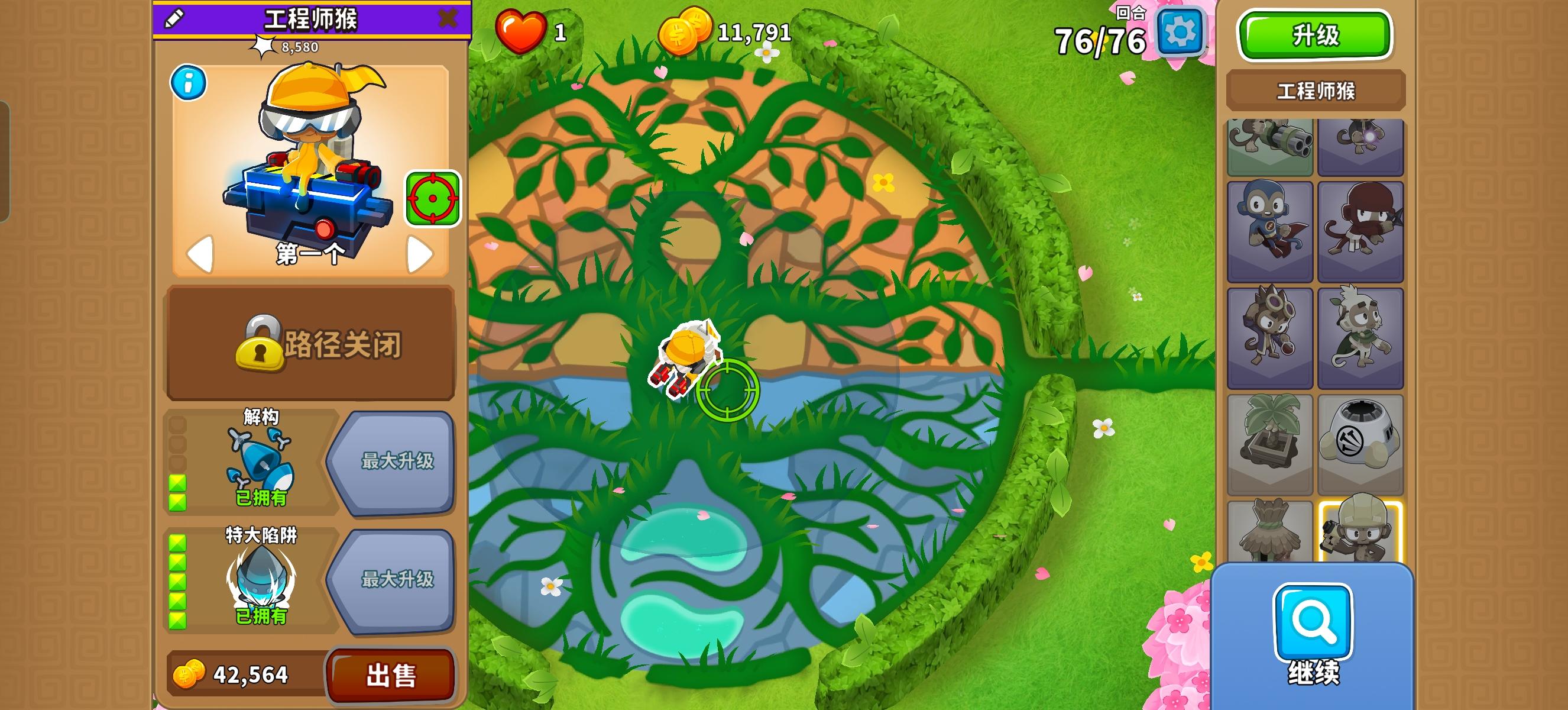Screen dimensions: 1568x710
Task: Select the Dartling Gunner tower icon
Action: click(1271, 146)
